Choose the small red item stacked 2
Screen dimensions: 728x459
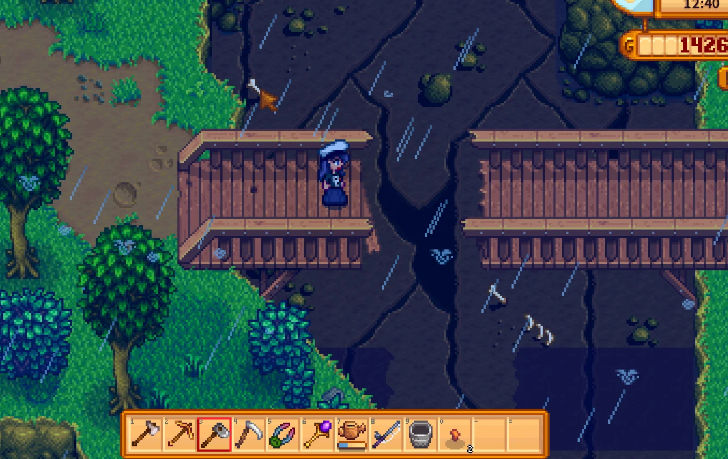[x=454, y=433]
